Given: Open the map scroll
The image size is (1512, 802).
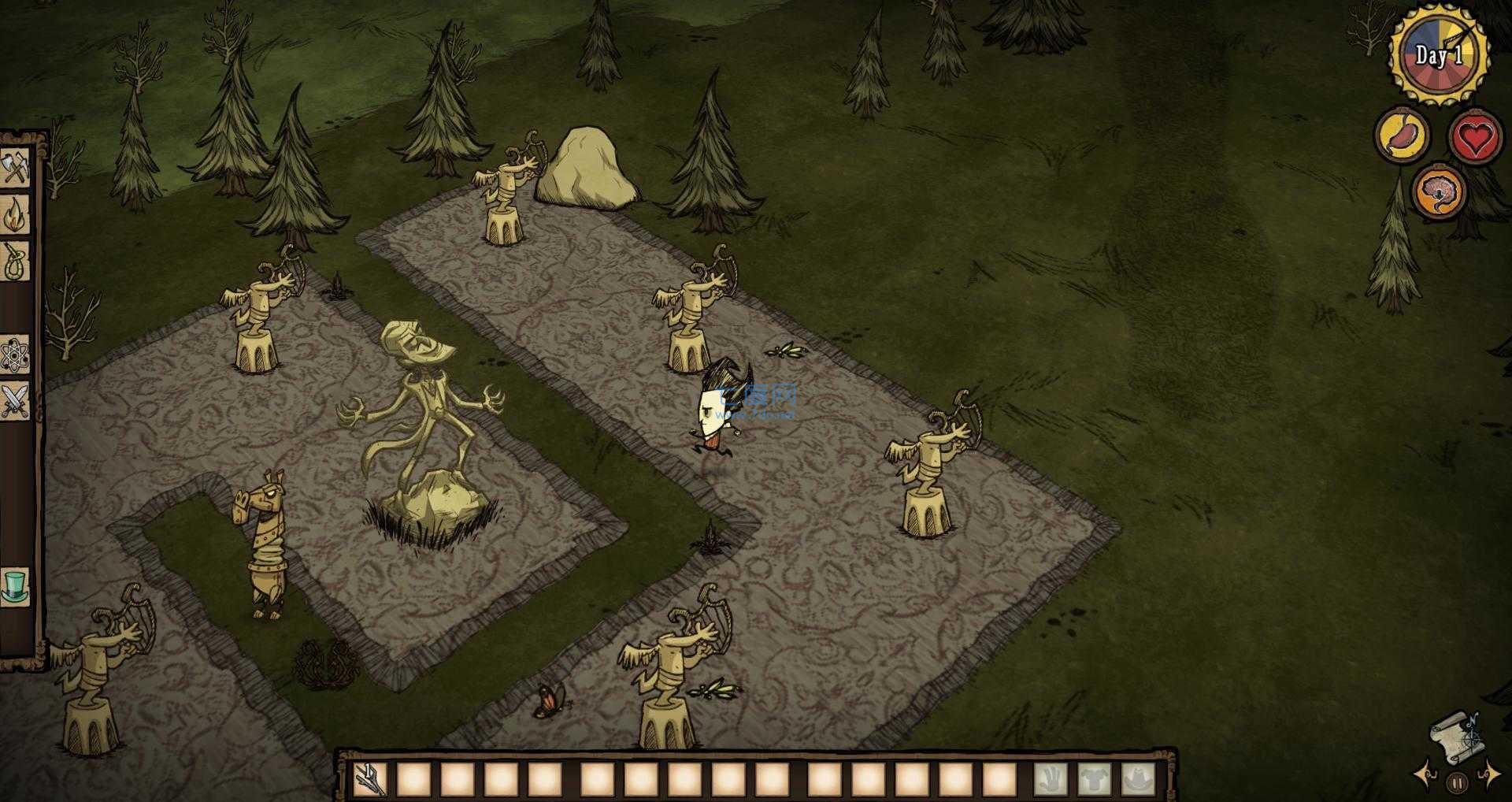Looking at the screenshot, I should [1455, 738].
